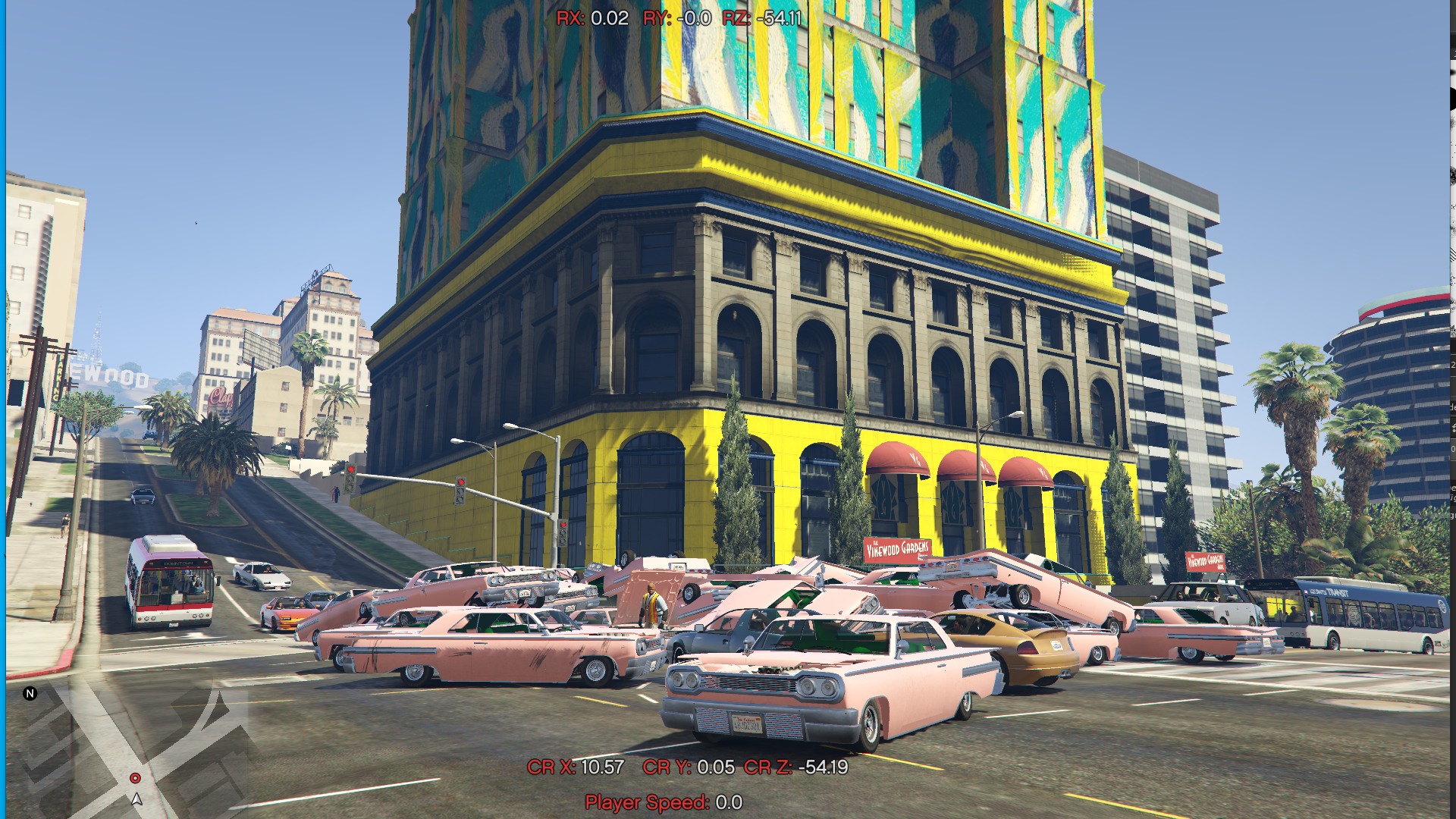Click the red circle blip on minimap

(135, 778)
